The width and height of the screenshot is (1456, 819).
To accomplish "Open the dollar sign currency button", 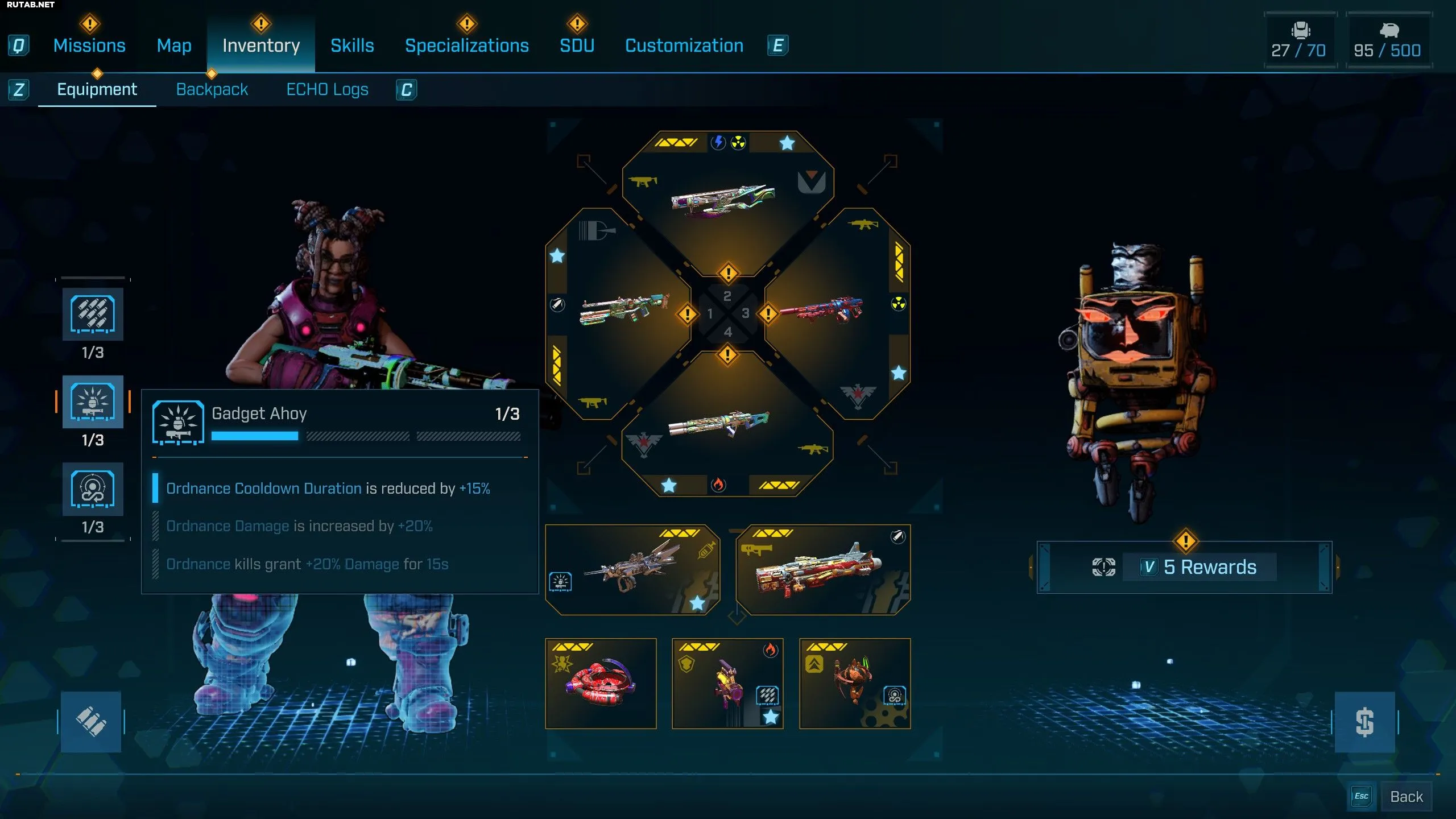I will [1364, 722].
